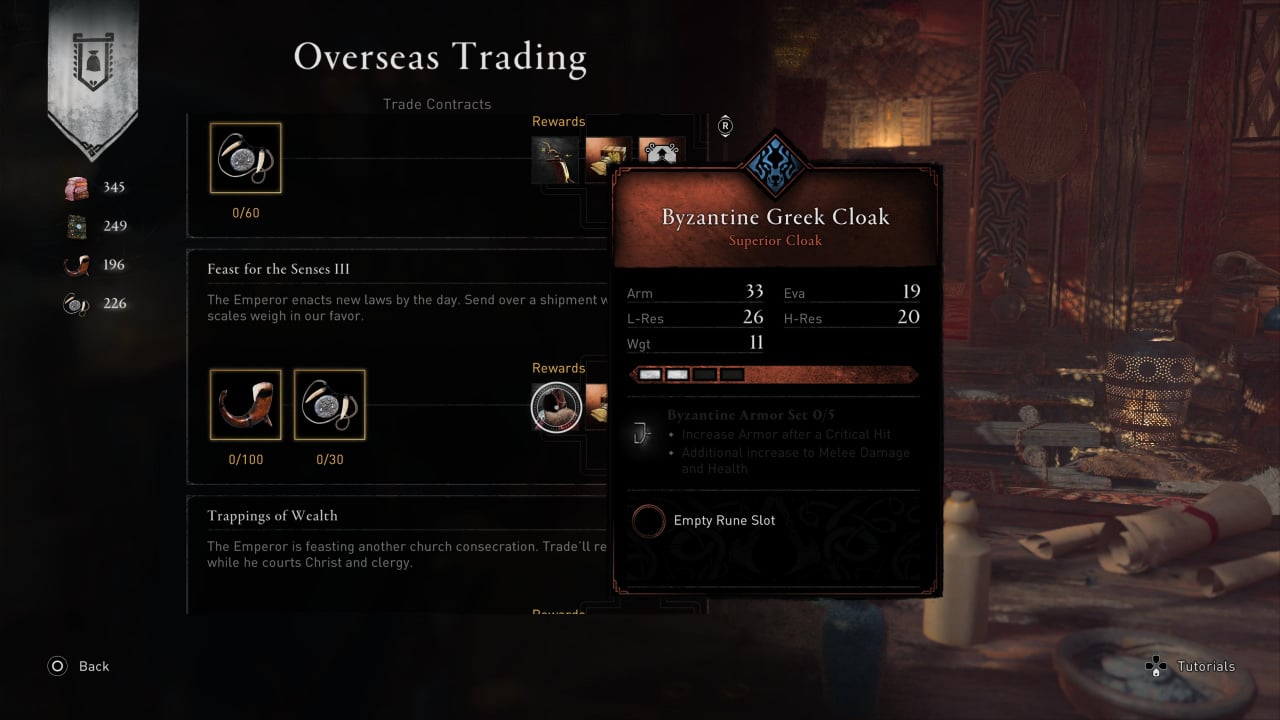The width and height of the screenshot is (1280, 720).
Task: Inspect the bow reward icon
Action: 556,158
